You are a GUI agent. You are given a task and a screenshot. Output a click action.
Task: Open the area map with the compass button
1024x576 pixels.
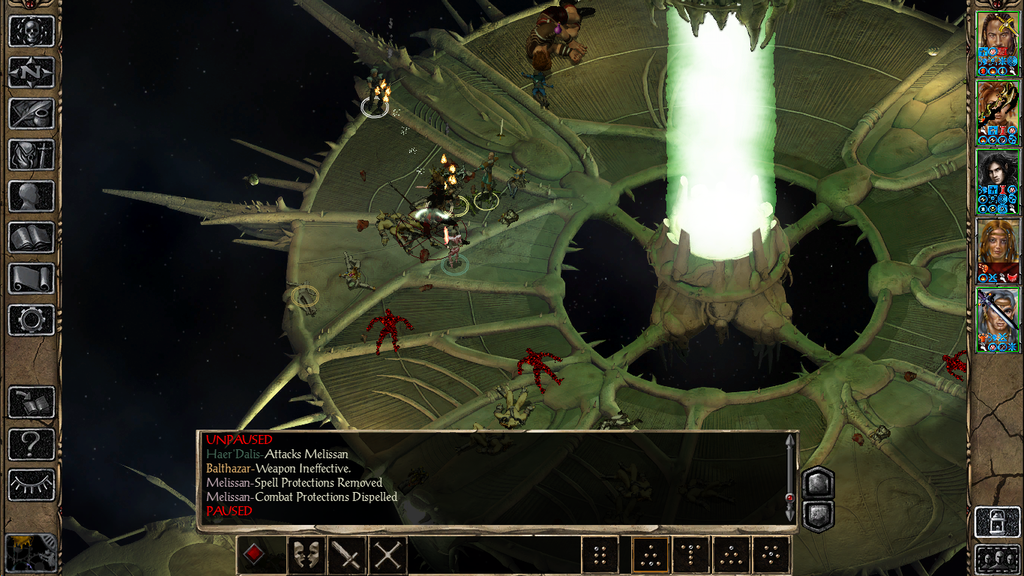tap(31, 72)
